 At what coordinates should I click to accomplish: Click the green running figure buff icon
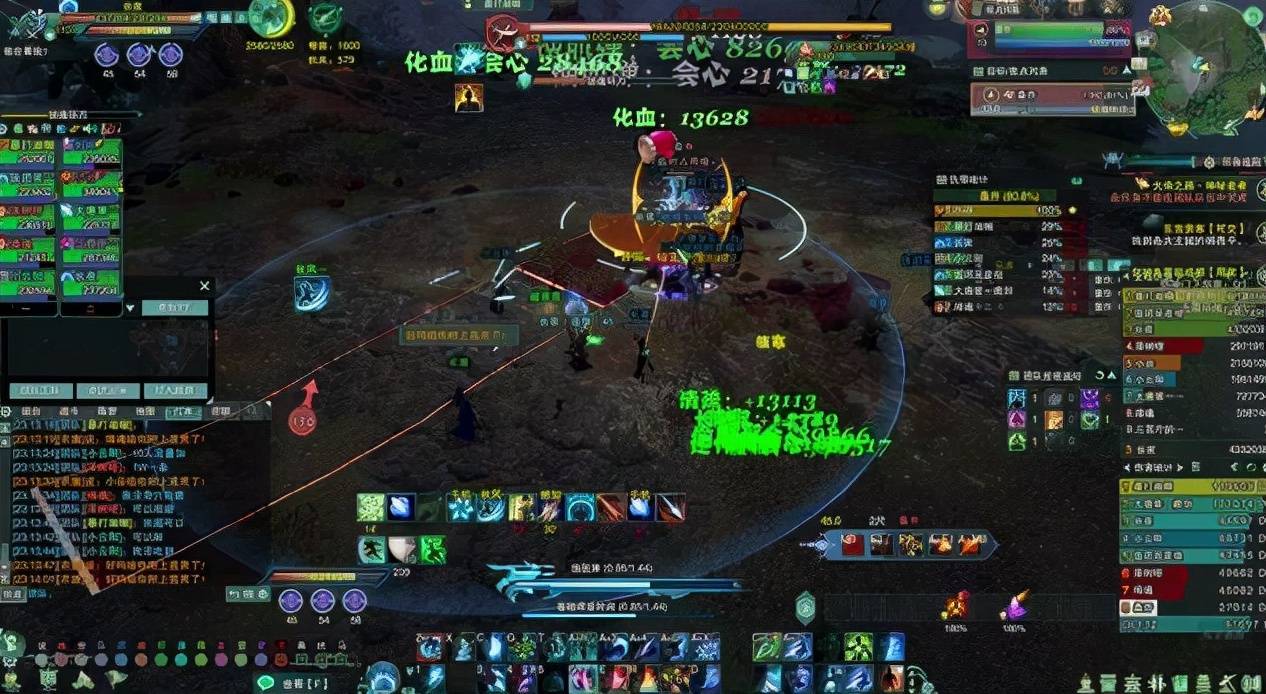tap(432, 549)
